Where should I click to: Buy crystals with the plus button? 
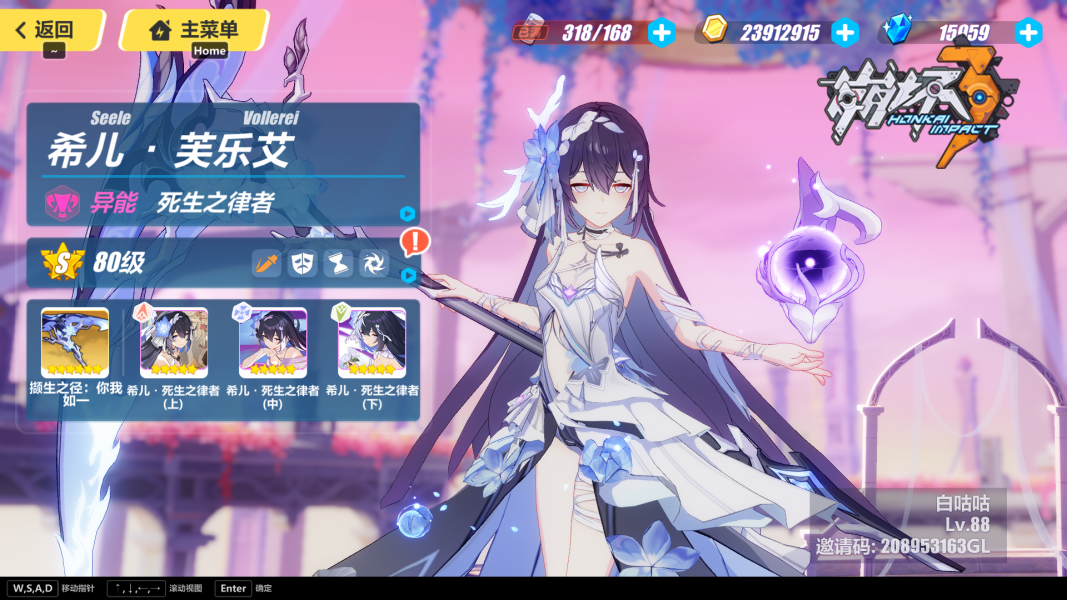(1028, 32)
